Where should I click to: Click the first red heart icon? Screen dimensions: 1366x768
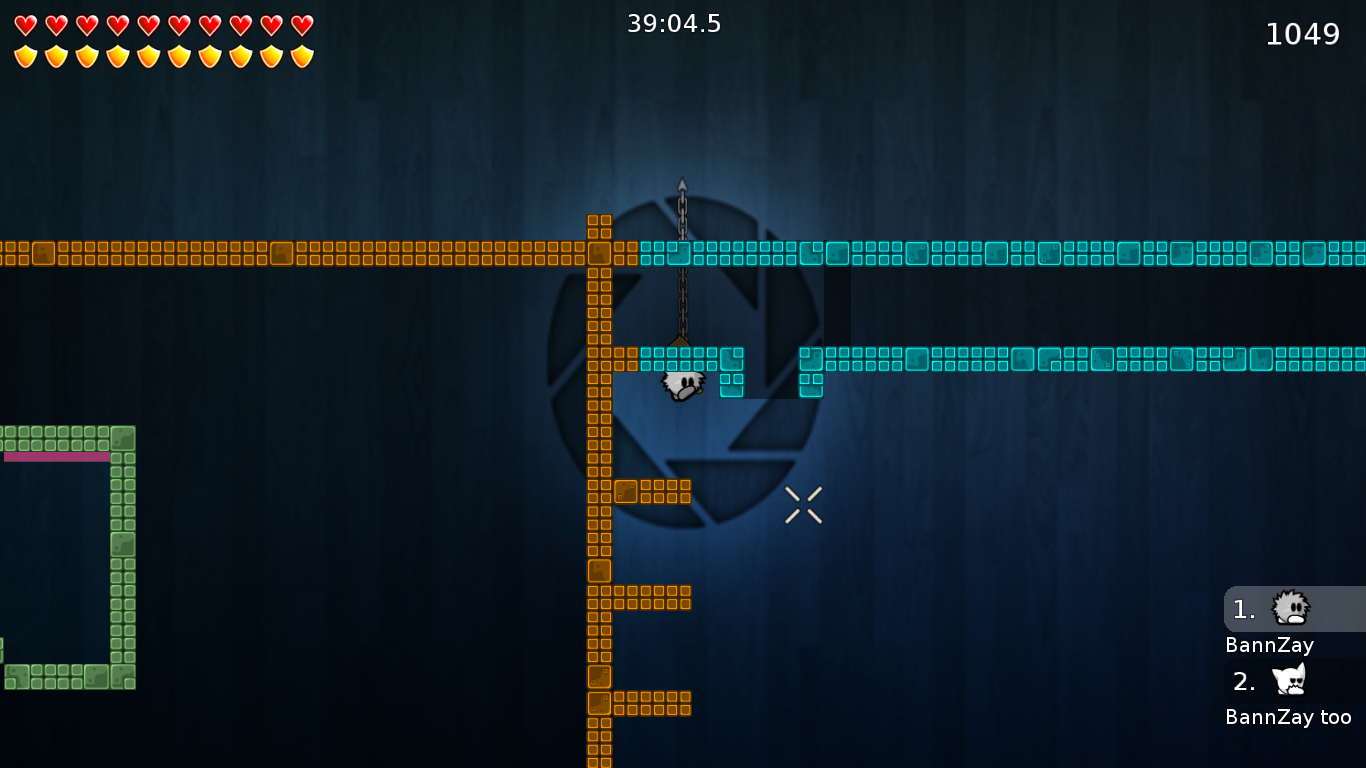coord(25,25)
